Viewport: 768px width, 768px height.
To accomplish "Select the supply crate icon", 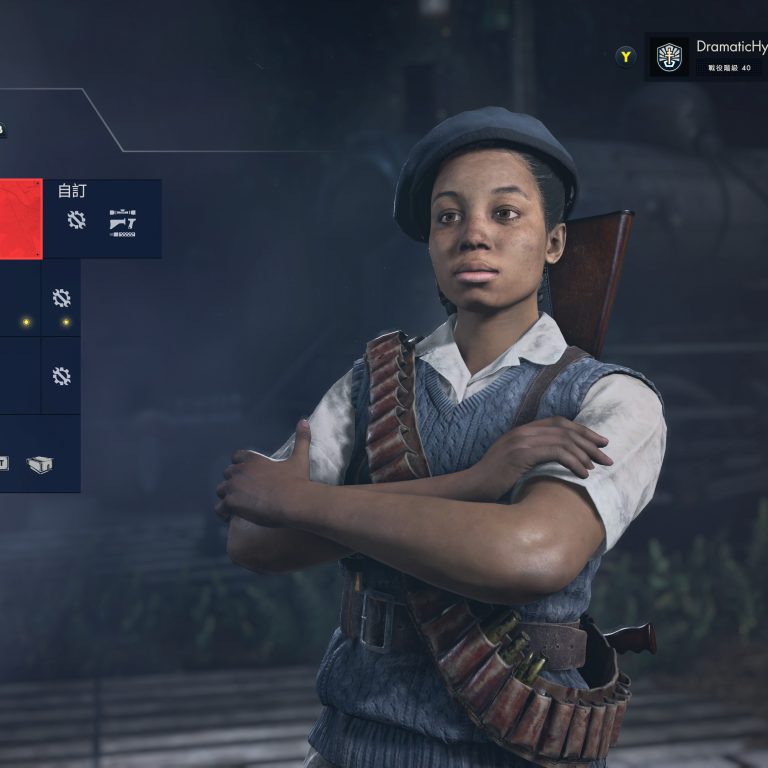I will click(x=39, y=464).
